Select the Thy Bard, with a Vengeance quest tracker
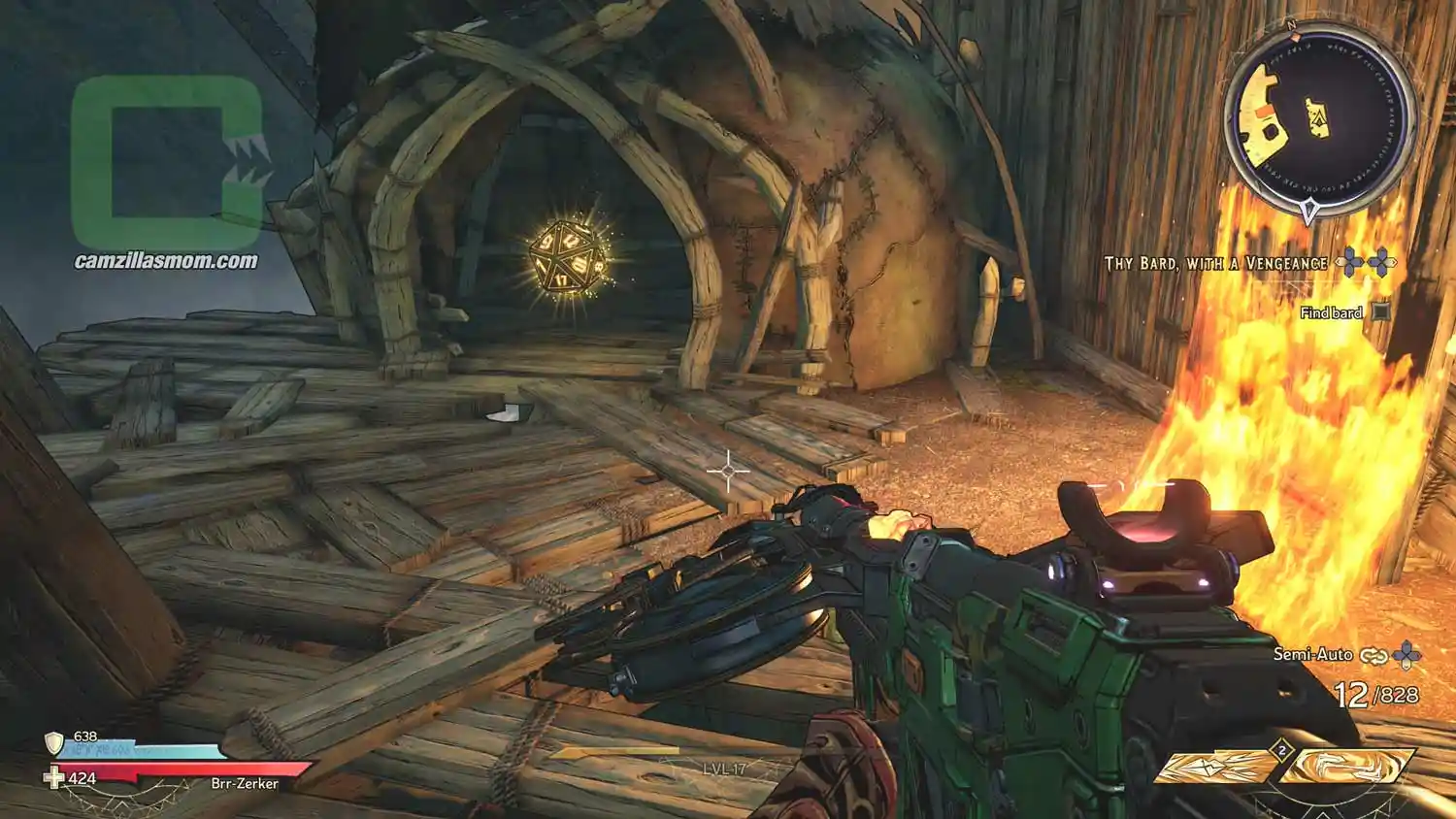1456x819 pixels. click(x=1215, y=263)
